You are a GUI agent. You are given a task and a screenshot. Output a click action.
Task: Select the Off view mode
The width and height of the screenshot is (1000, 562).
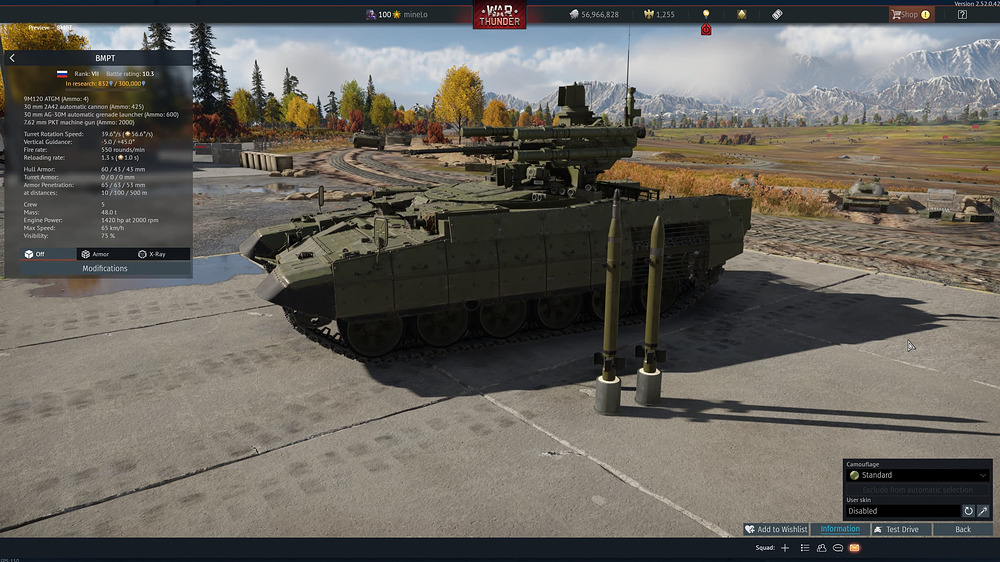pyautogui.click(x=35, y=255)
